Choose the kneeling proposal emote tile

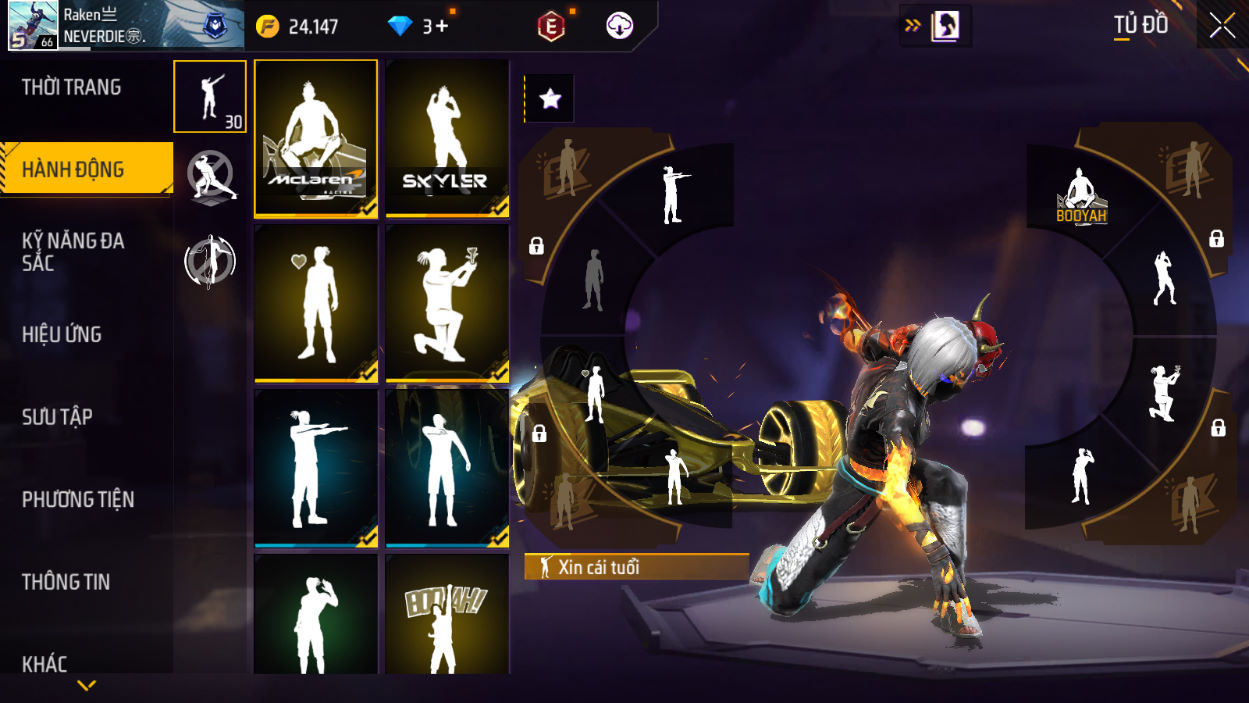(x=447, y=303)
